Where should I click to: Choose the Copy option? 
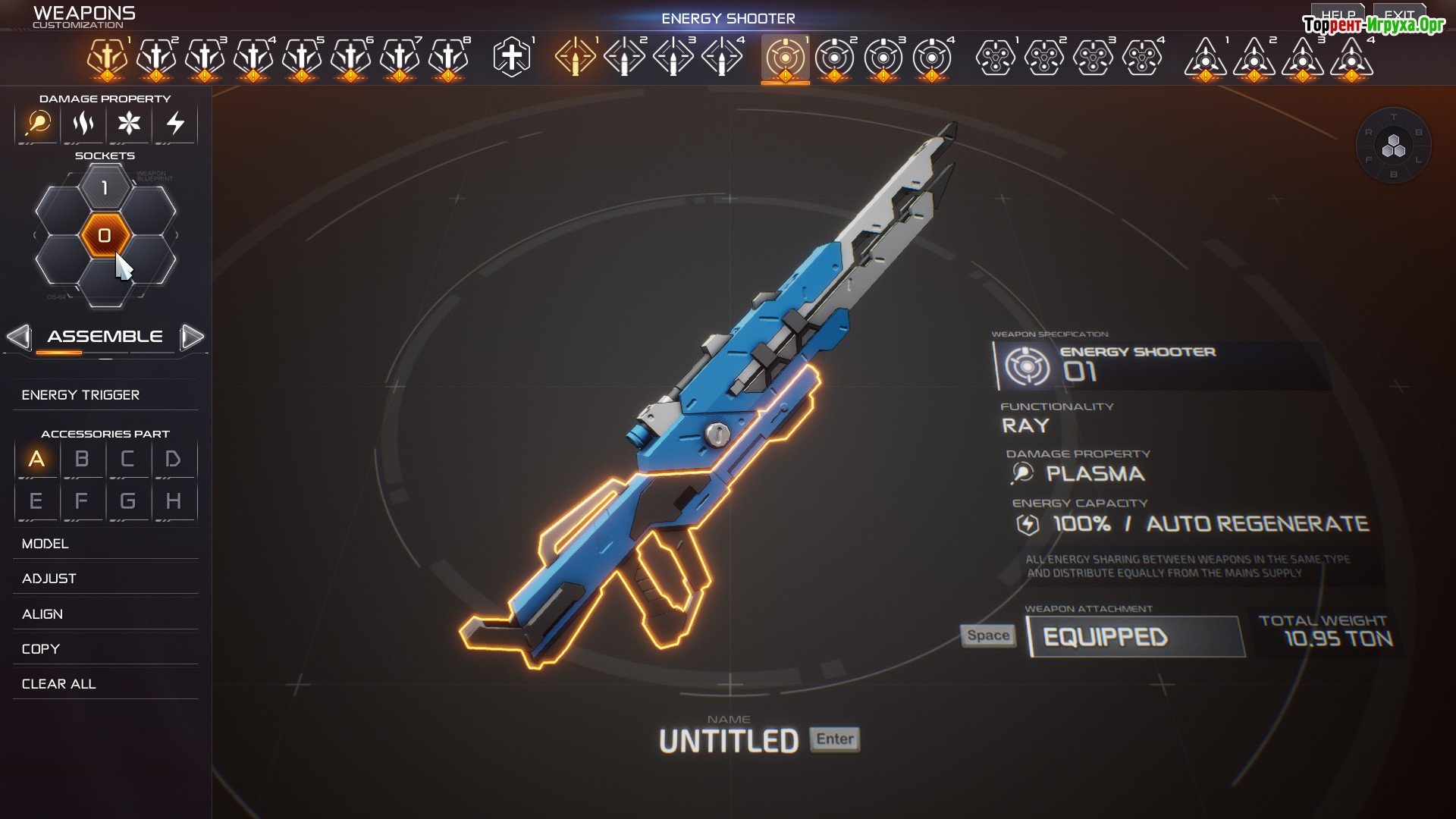pyautogui.click(x=41, y=649)
